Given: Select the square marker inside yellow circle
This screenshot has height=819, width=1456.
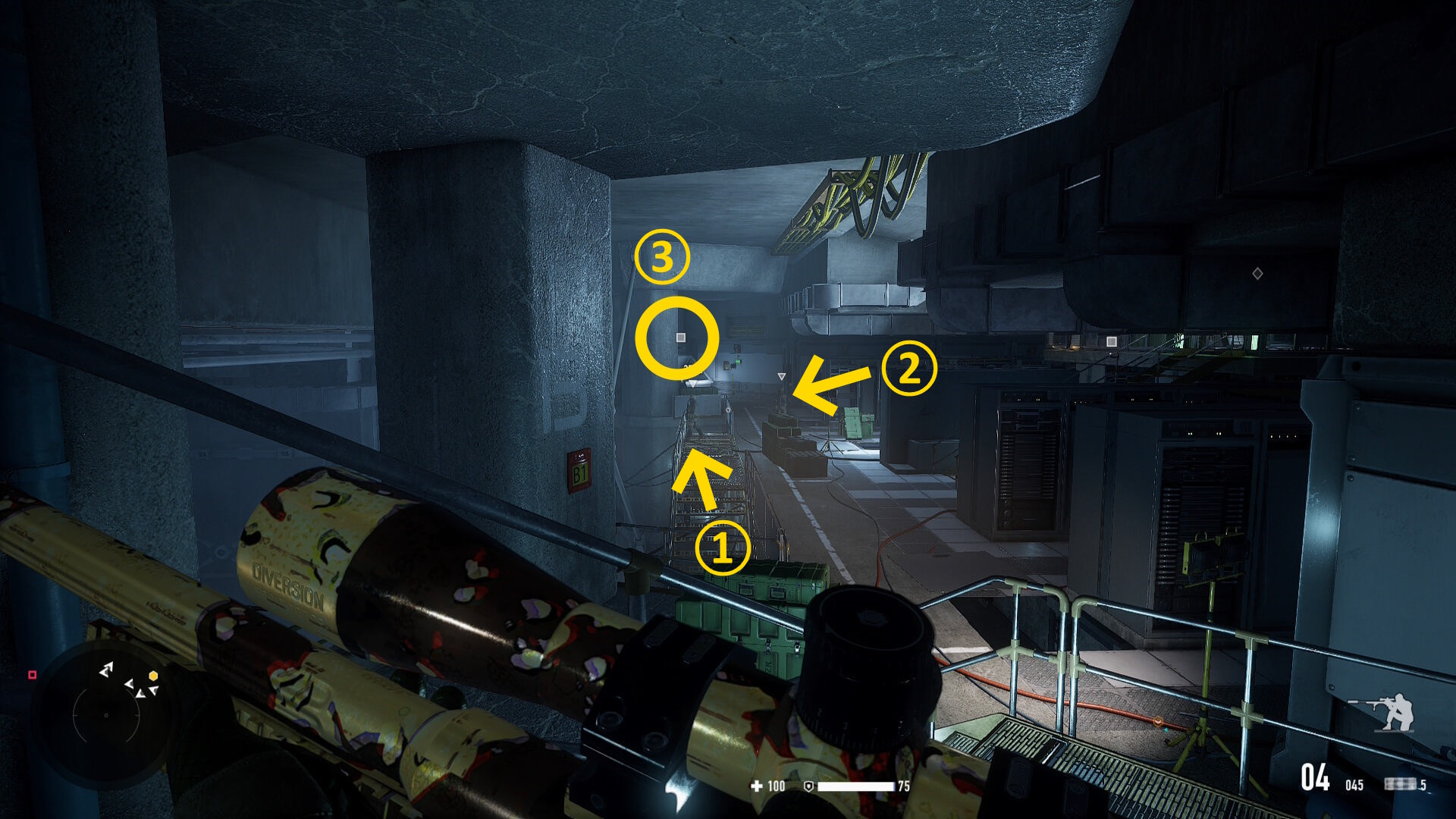Looking at the screenshot, I should click(x=680, y=337).
